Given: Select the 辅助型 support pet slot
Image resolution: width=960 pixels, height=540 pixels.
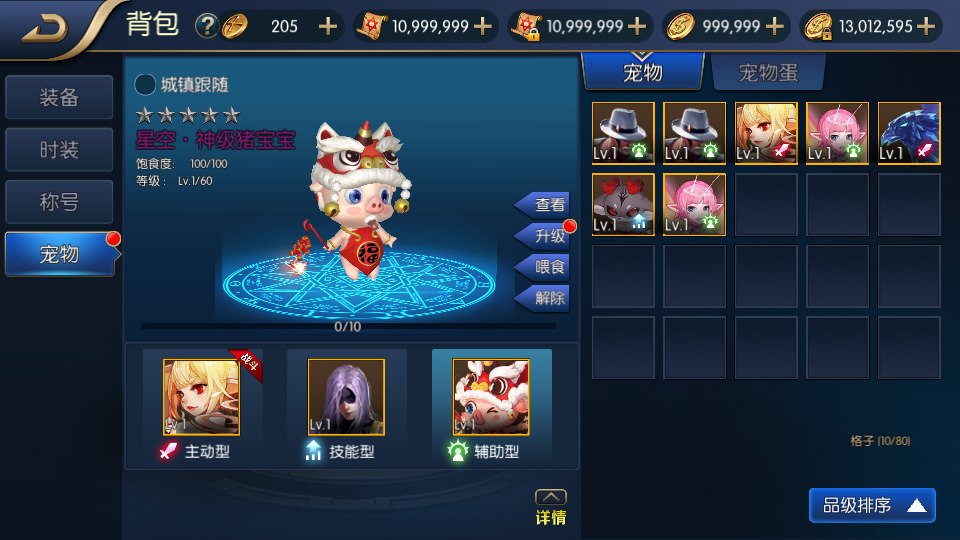Looking at the screenshot, I should point(490,398).
